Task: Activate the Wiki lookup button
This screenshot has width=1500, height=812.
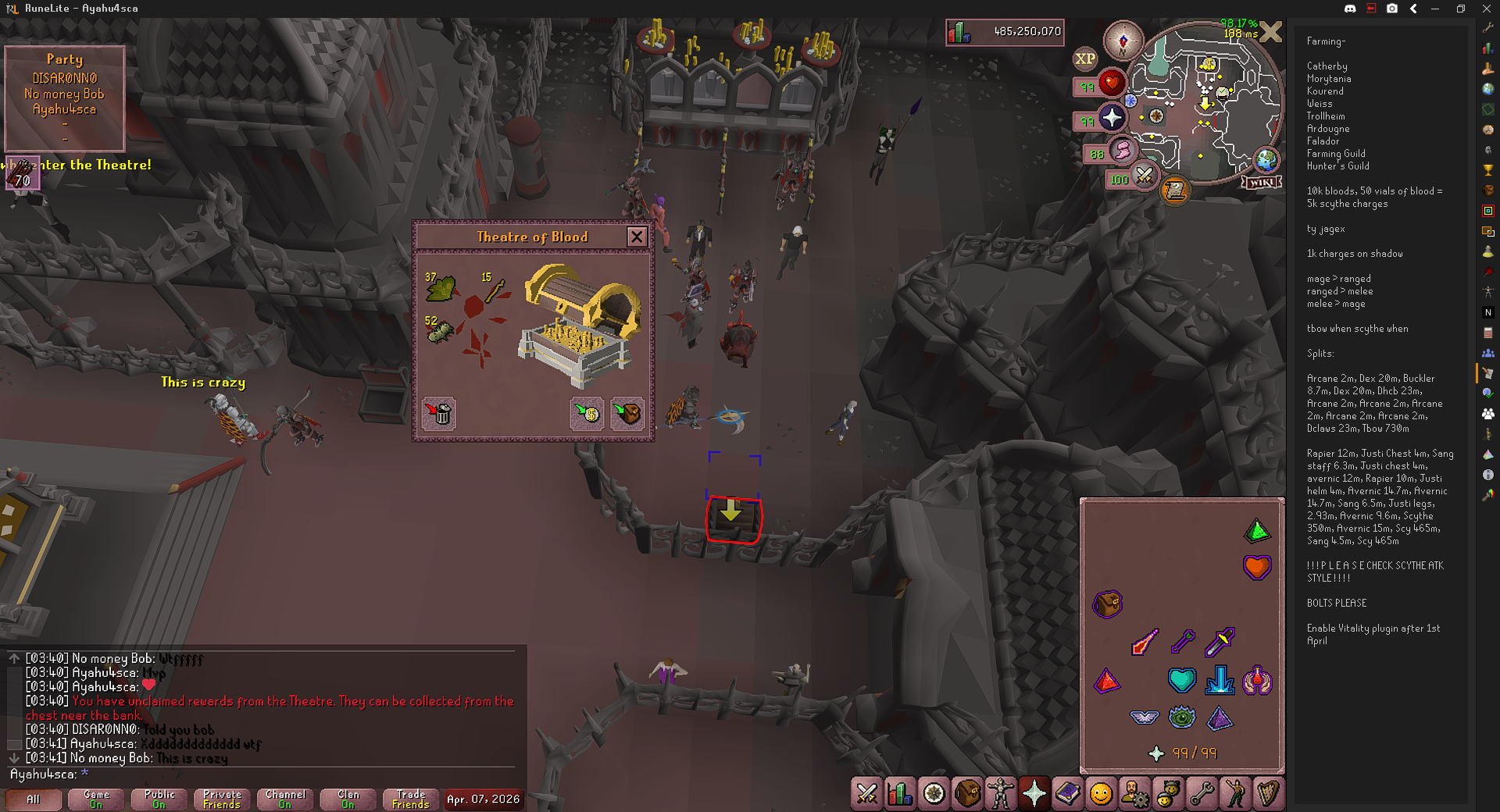Action: 1262,182
